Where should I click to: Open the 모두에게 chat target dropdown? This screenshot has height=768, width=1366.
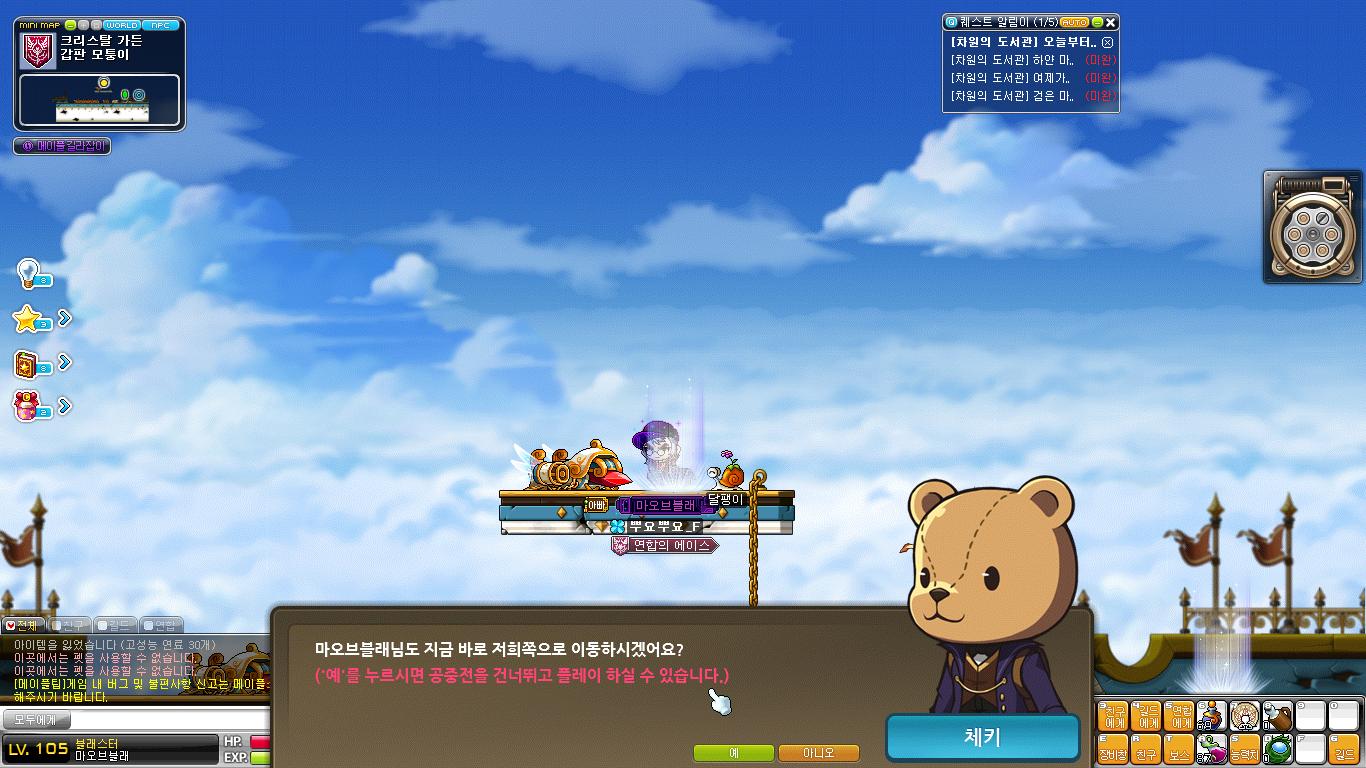point(35,720)
